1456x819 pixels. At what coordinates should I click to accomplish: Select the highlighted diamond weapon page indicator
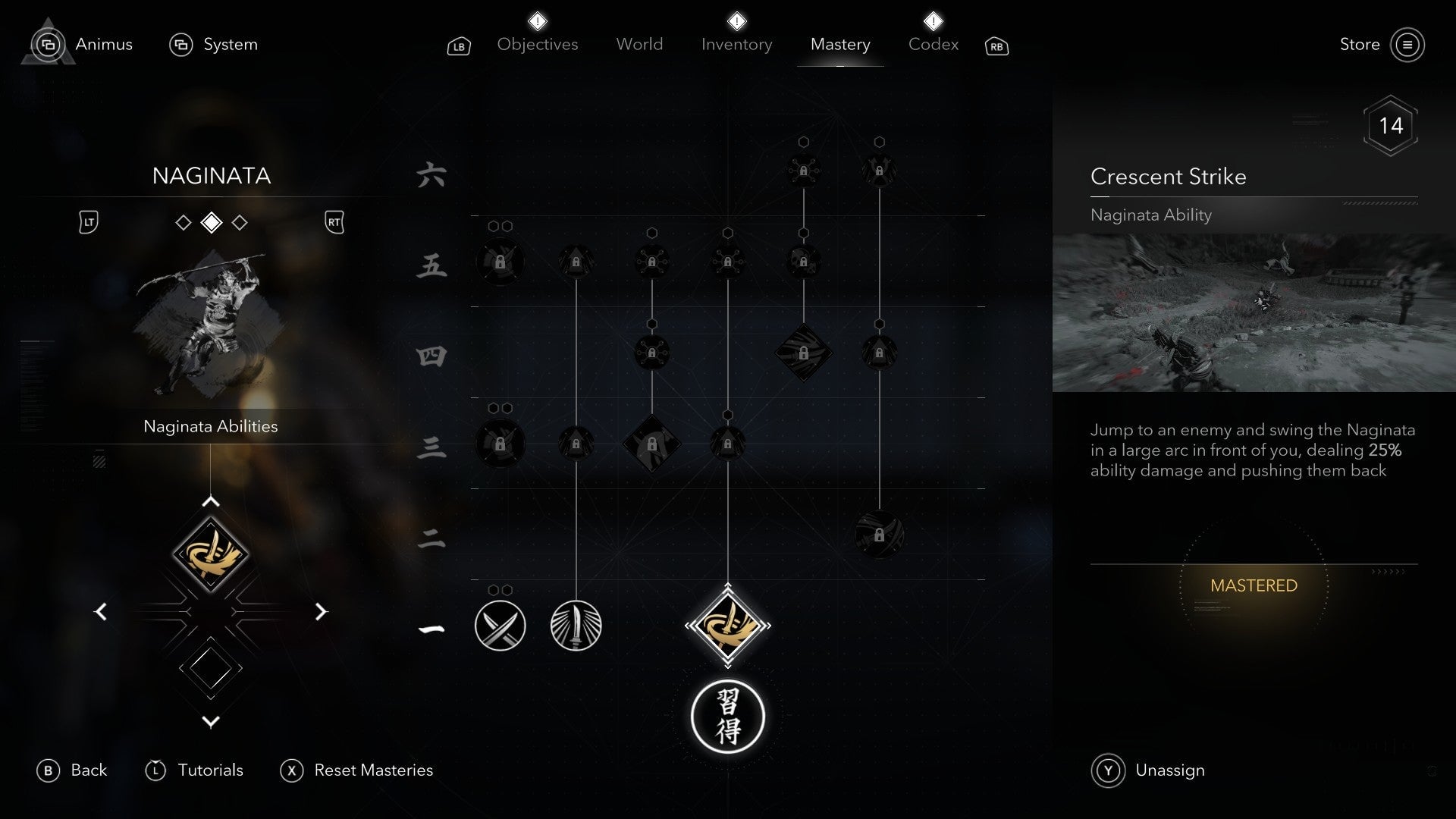click(211, 222)
